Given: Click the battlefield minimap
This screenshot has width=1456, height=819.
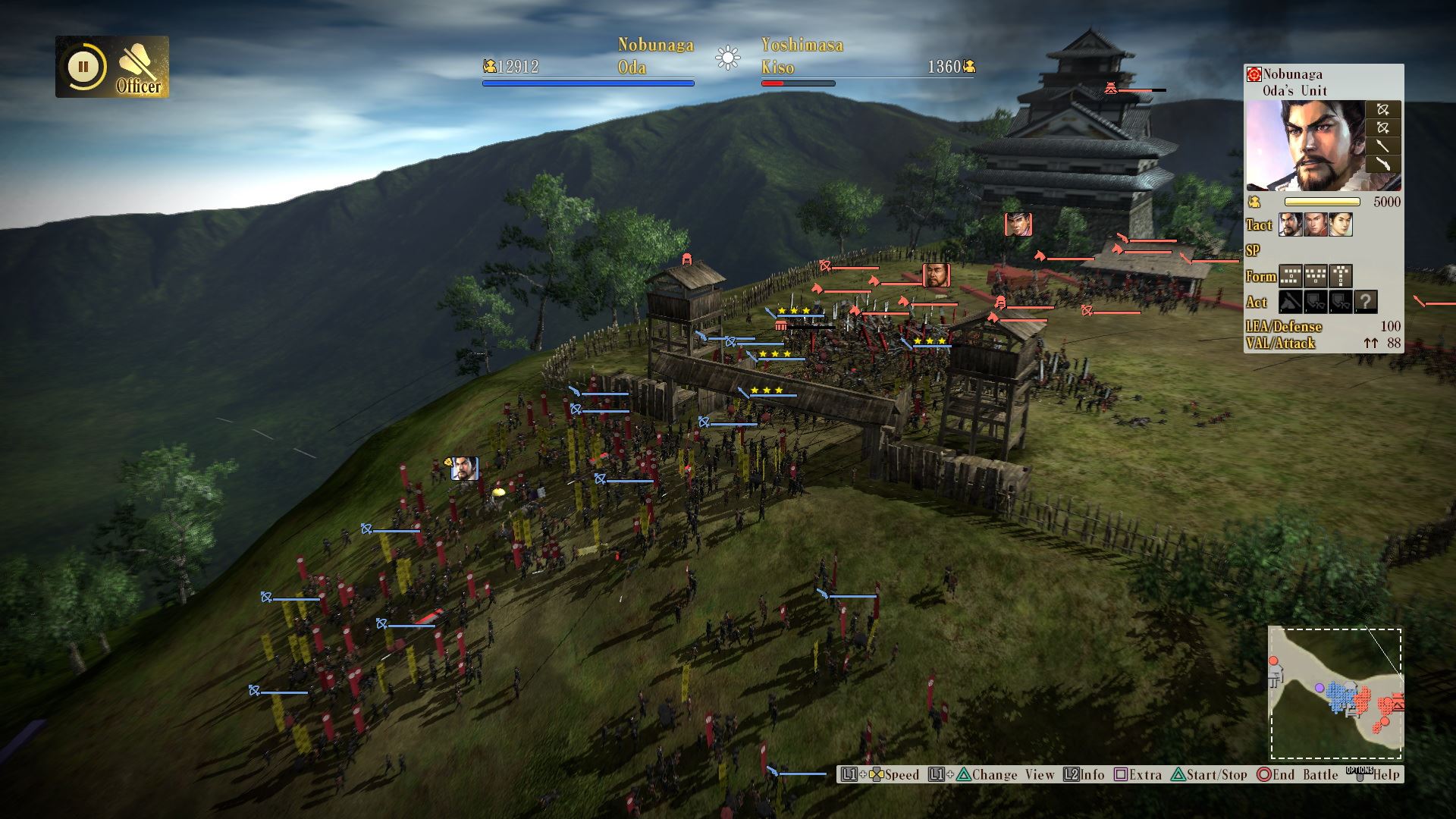Looking at the screenshot, I should (1336, 693).
